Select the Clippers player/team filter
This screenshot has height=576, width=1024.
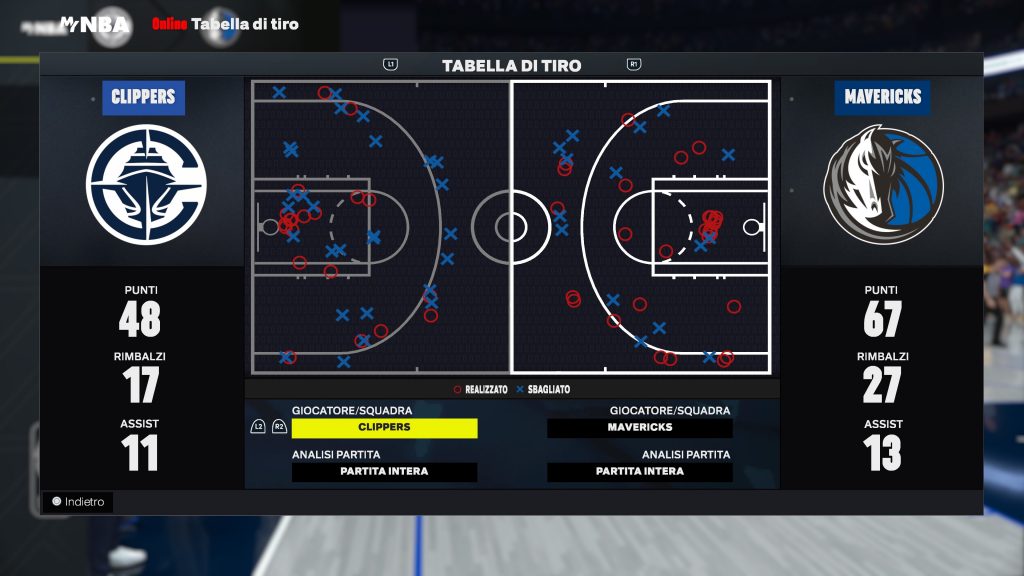click(x=384, y=428)
